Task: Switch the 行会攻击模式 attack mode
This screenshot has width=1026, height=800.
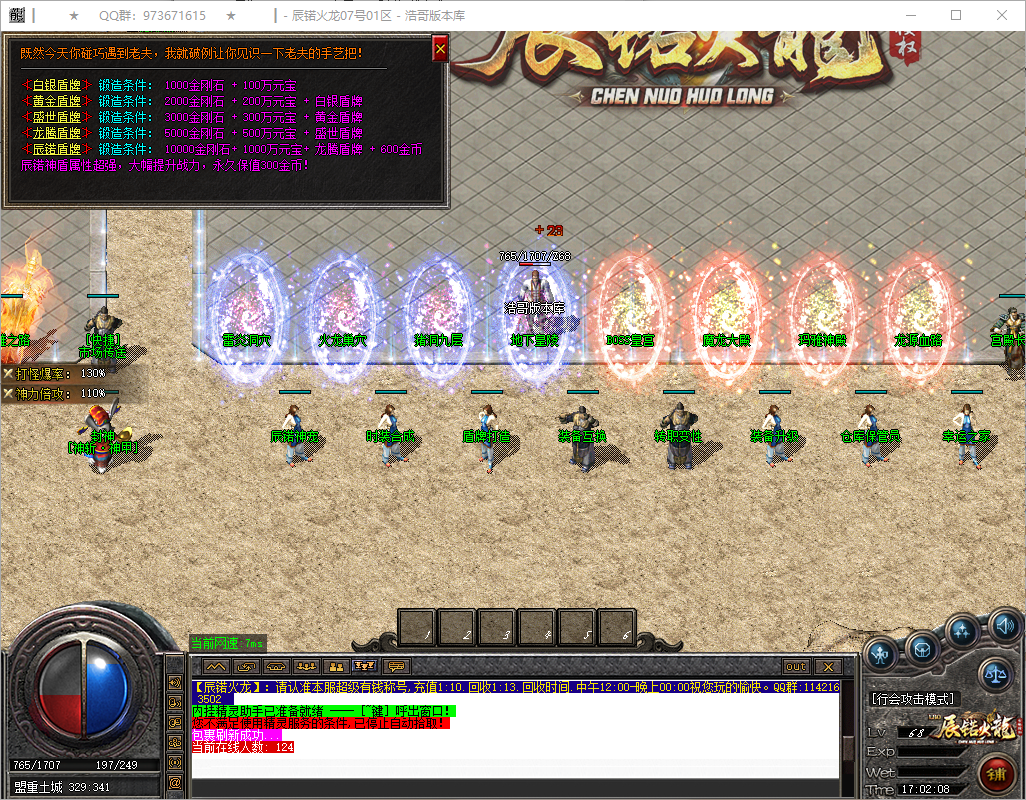Action: 914,699
